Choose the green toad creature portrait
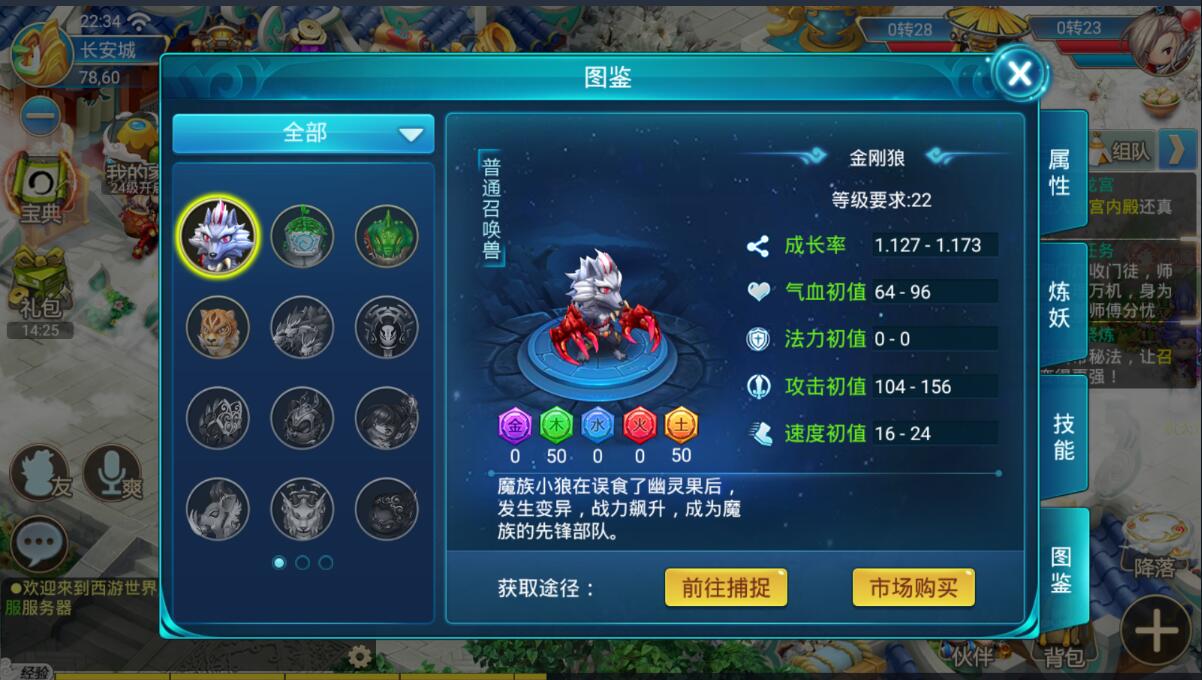The height and width of the screenshot is (680, 1202). coord(386,236)
